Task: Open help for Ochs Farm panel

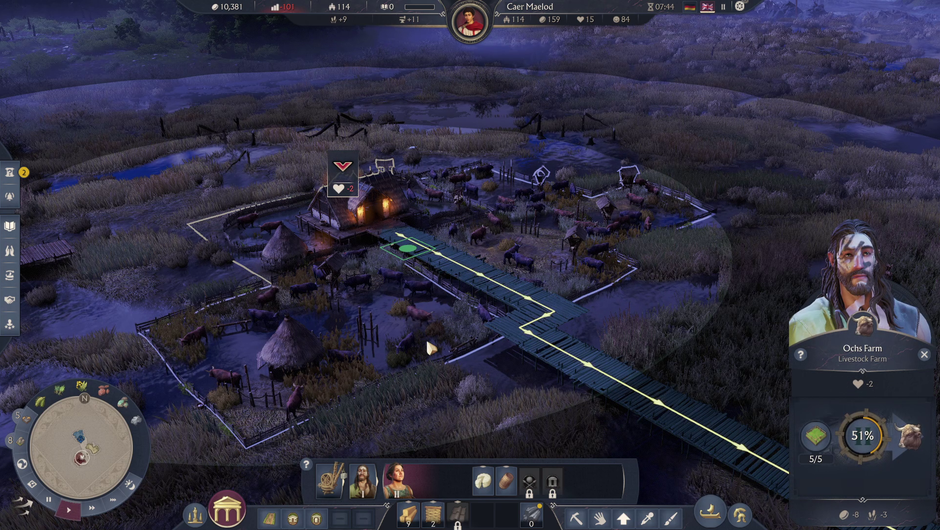Action: pyautogui.click(x=800, y=355)
